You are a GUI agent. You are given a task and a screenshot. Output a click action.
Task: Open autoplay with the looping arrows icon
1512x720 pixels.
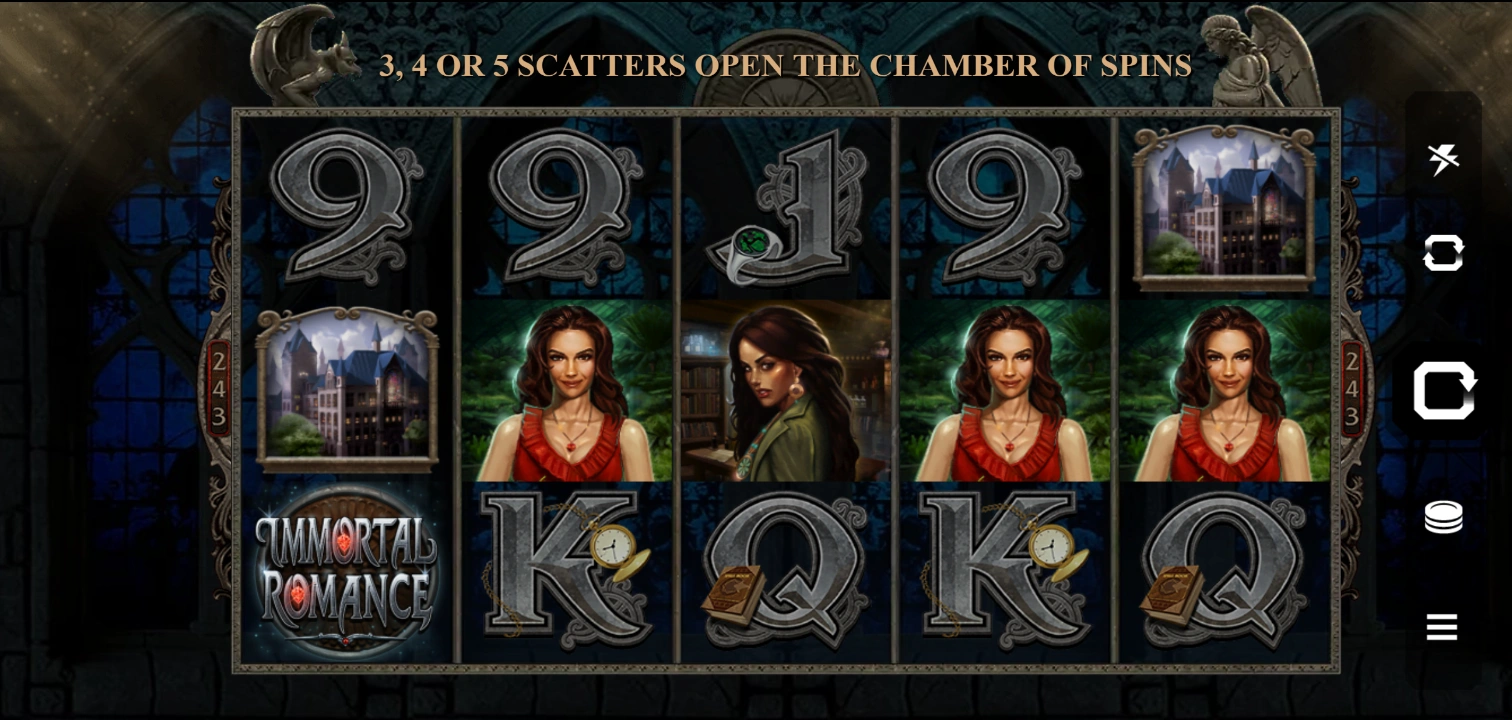pyautogui.click(x=1443, y=253)
